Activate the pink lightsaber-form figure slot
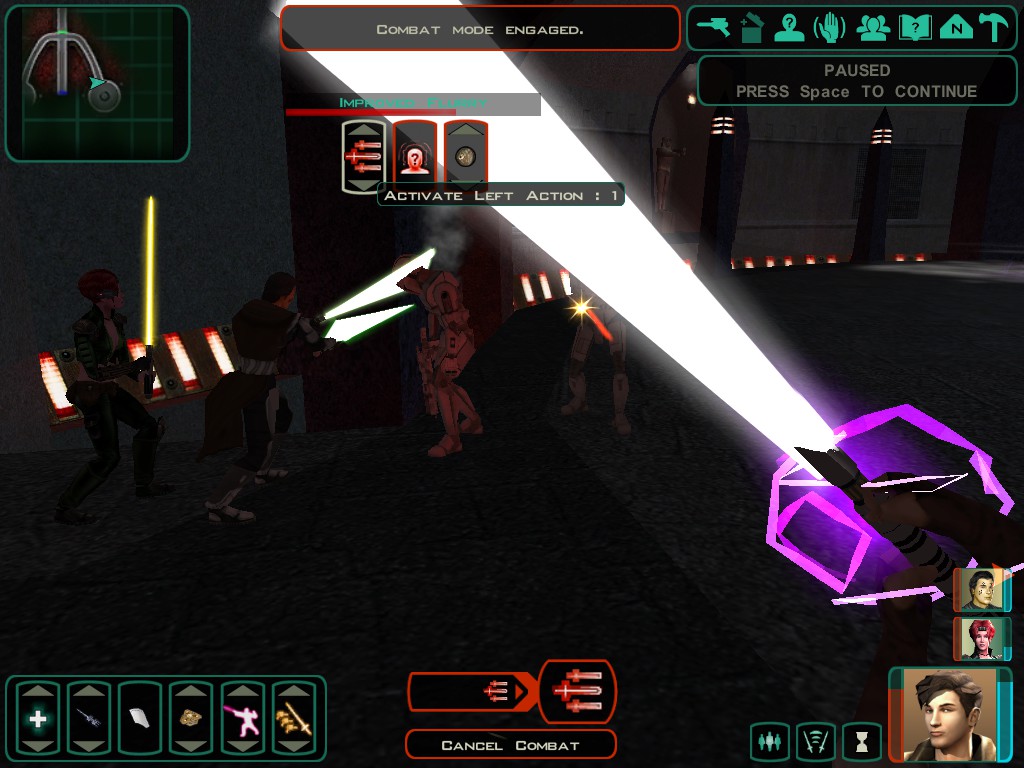 (242, 718)
